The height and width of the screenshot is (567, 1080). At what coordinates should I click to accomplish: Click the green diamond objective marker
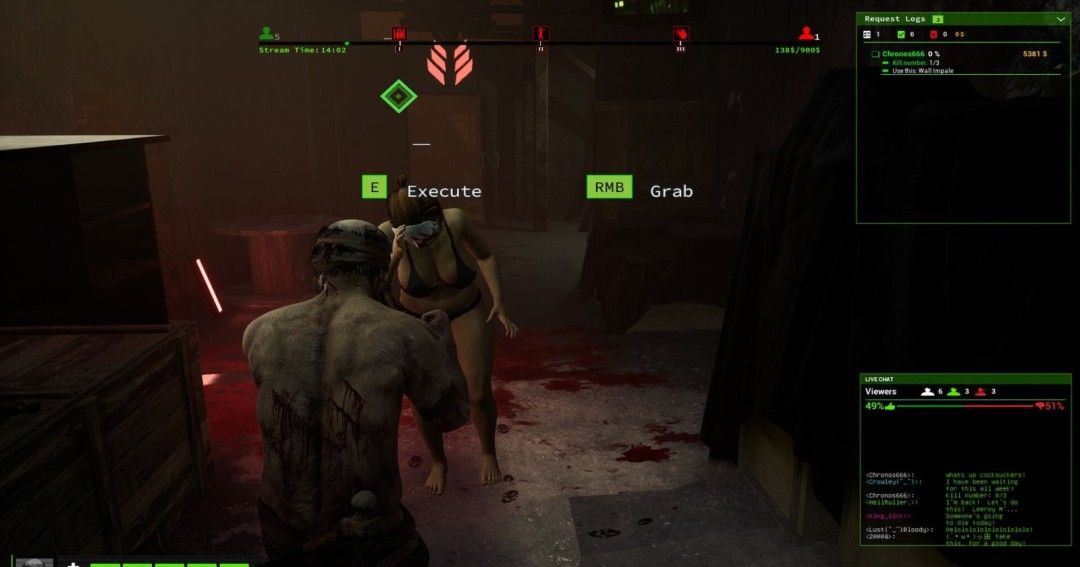click(x=398, y=96)
